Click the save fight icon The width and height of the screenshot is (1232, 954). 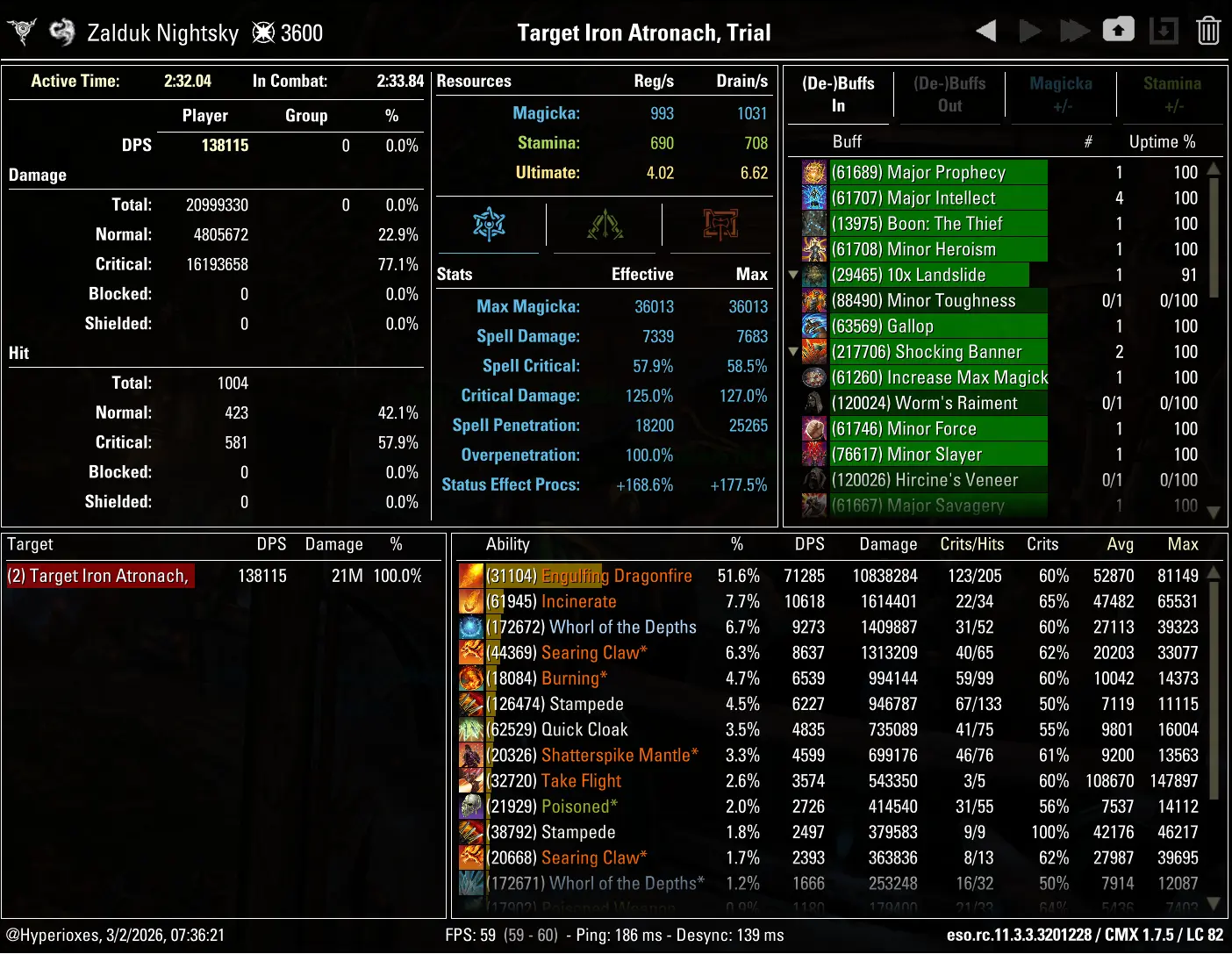coord(1164,30)
